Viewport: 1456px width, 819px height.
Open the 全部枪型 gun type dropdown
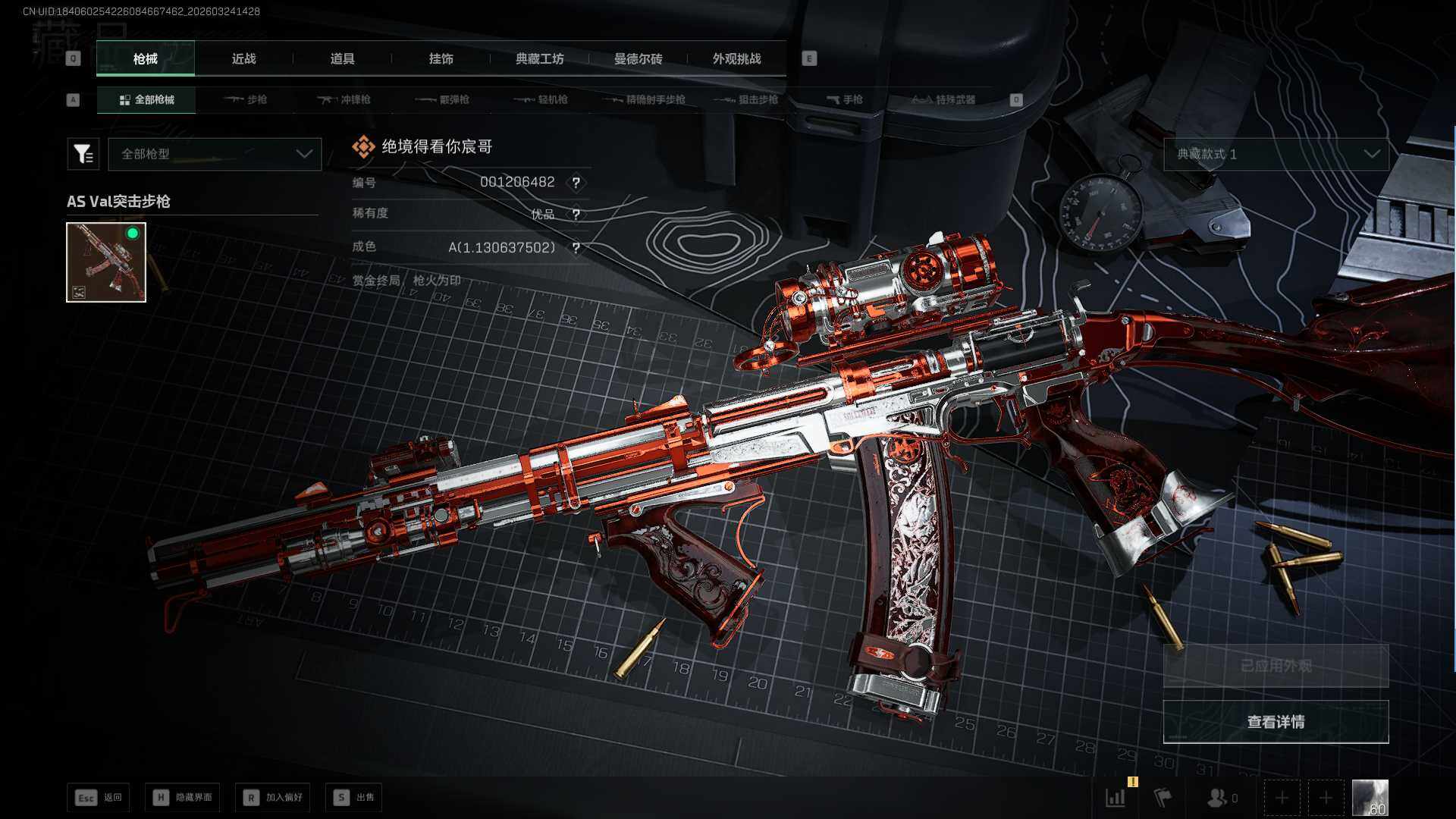tap(215, 154)
